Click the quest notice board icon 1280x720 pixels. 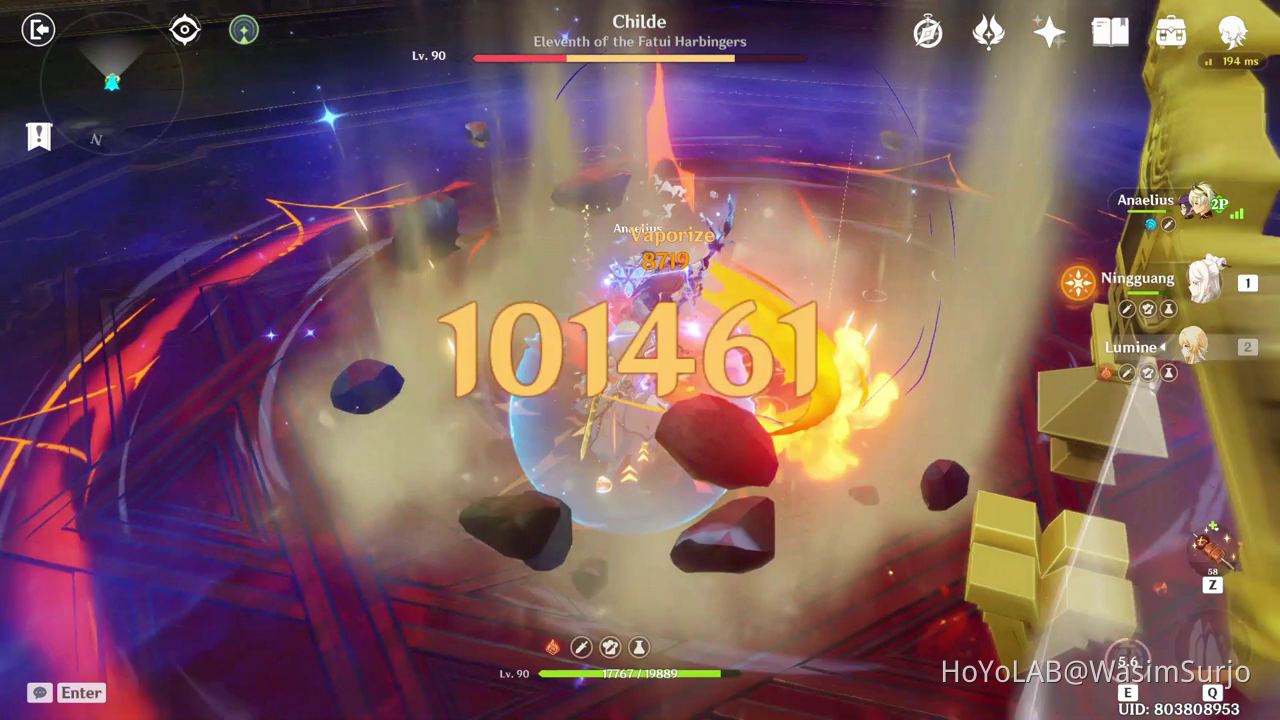pos(38,135)
